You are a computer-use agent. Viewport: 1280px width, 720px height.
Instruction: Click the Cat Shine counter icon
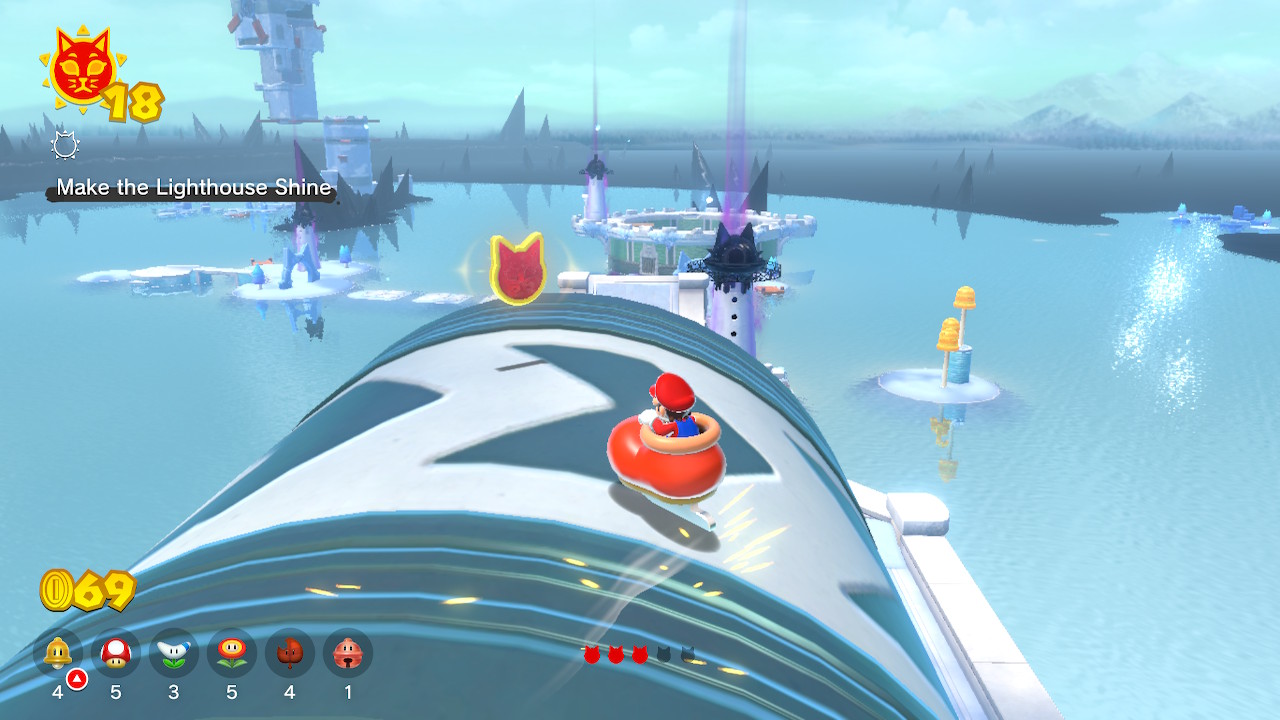81,72
